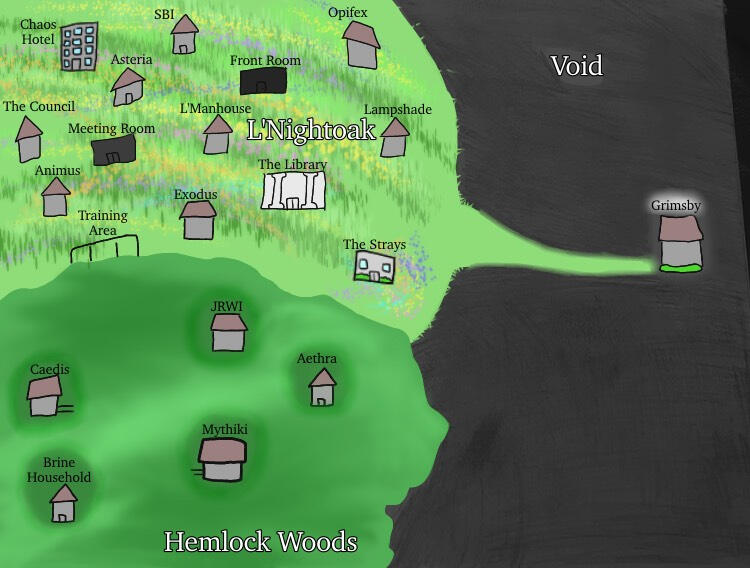Choose the Opifex house marker

click(x=361, y=46)
